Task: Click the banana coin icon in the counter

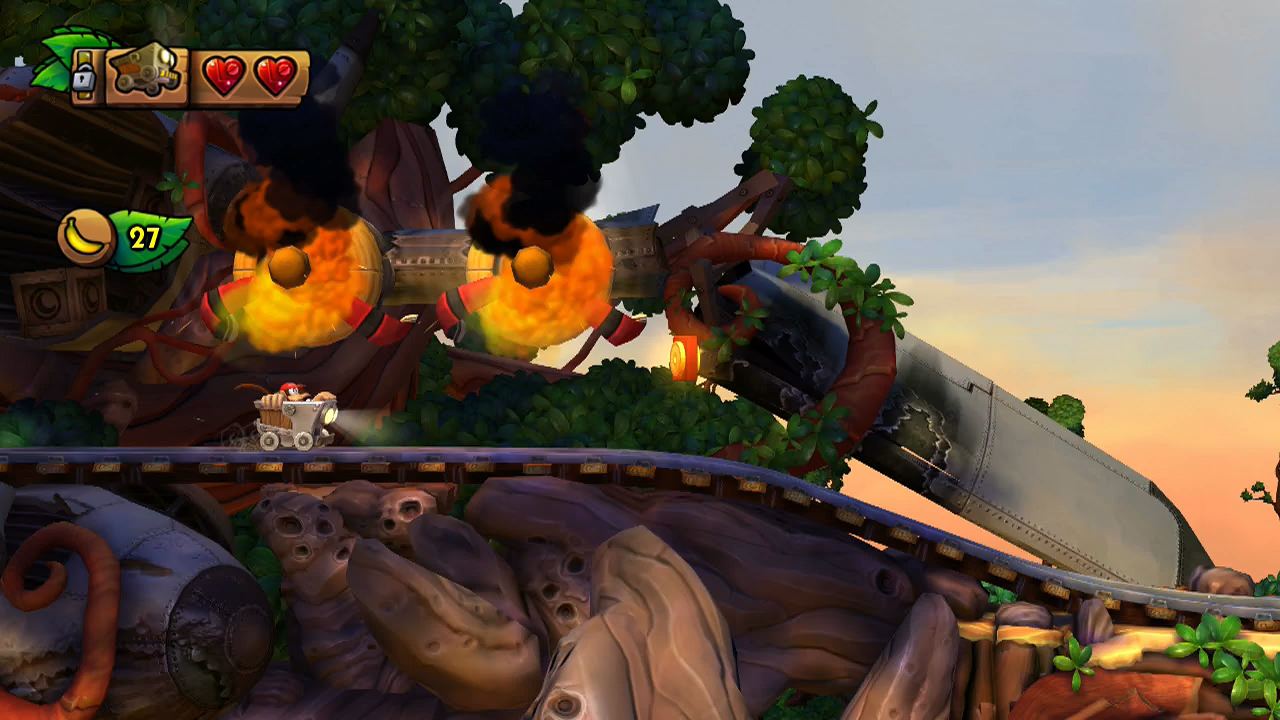Action: pyautogui.click(x=85, y=237)
